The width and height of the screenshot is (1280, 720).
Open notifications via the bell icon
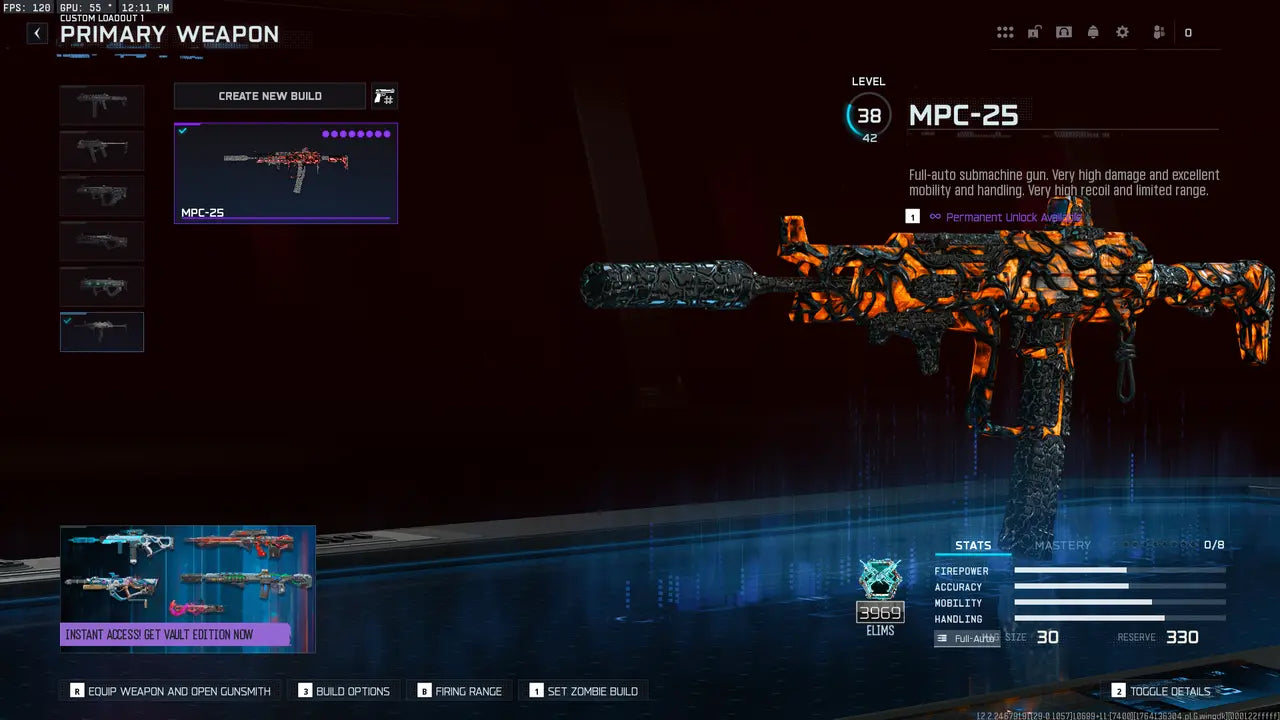point(1093,31)
